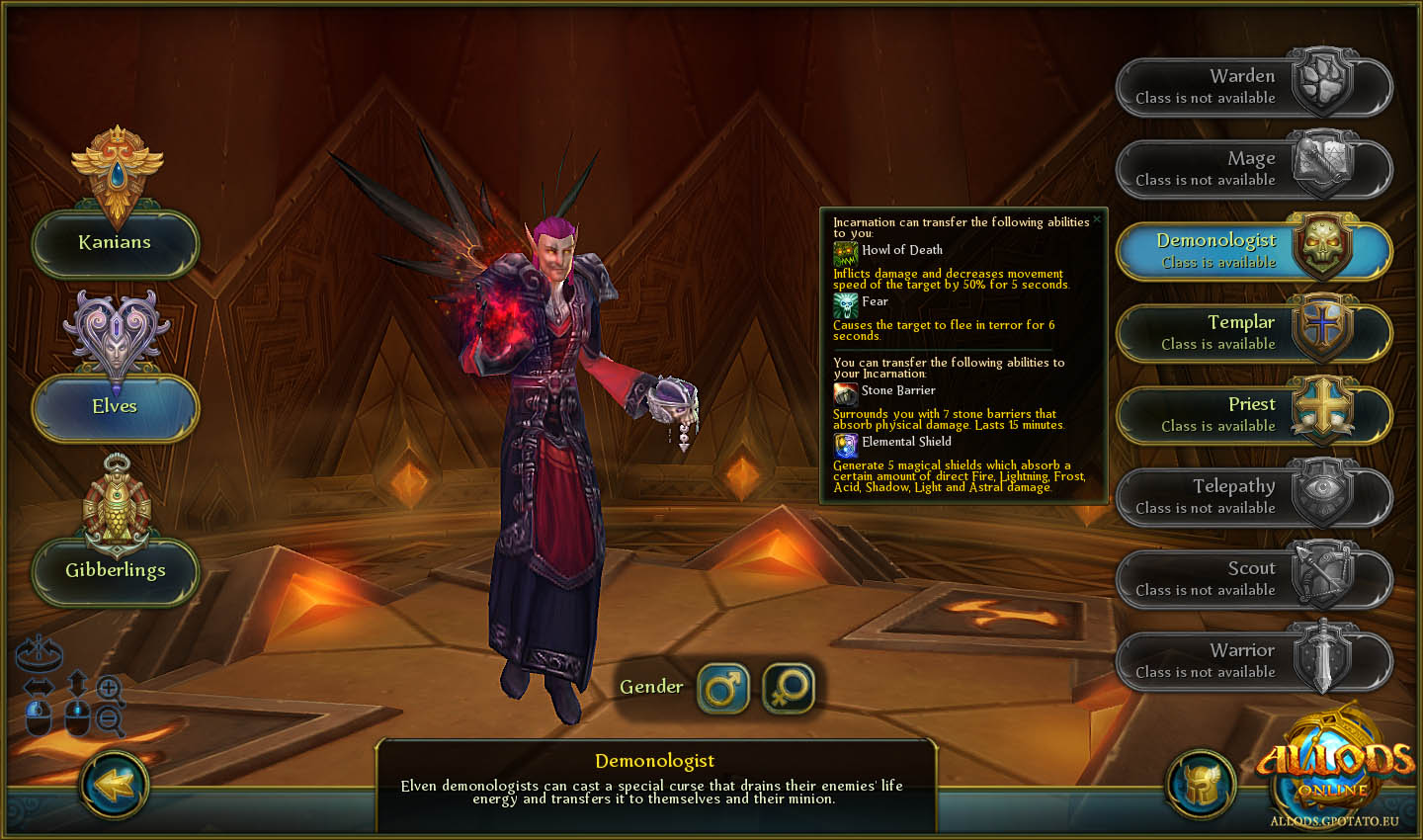Select the Demonologist class
The width and height of the screenshot is (1423, 840).
tap(1253, 251)
